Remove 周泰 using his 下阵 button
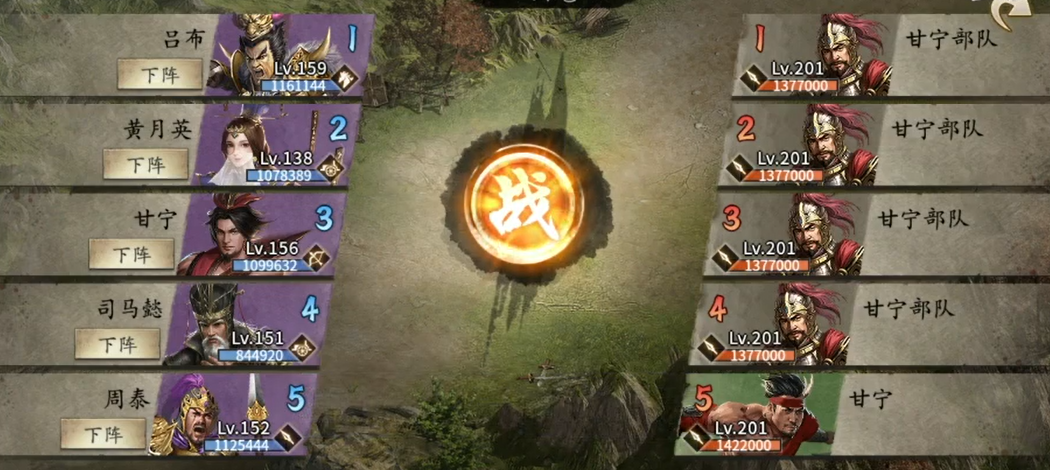 (x=103, y=433)
